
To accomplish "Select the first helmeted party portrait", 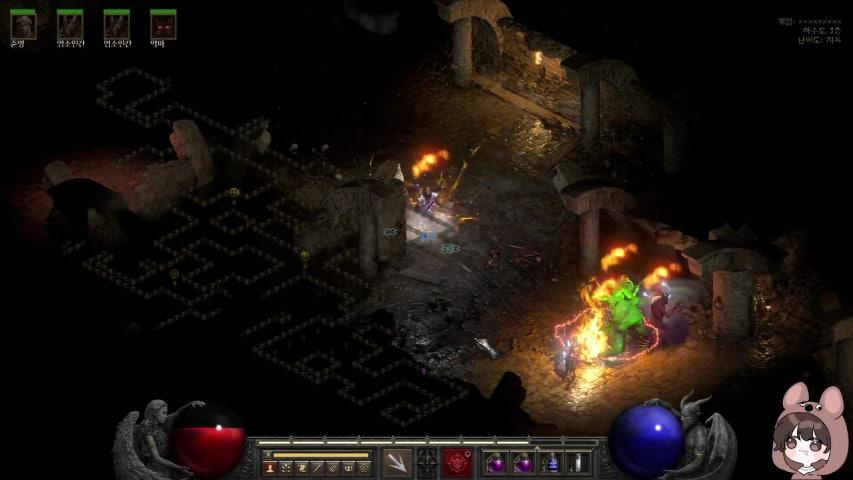I will [23, 24].
